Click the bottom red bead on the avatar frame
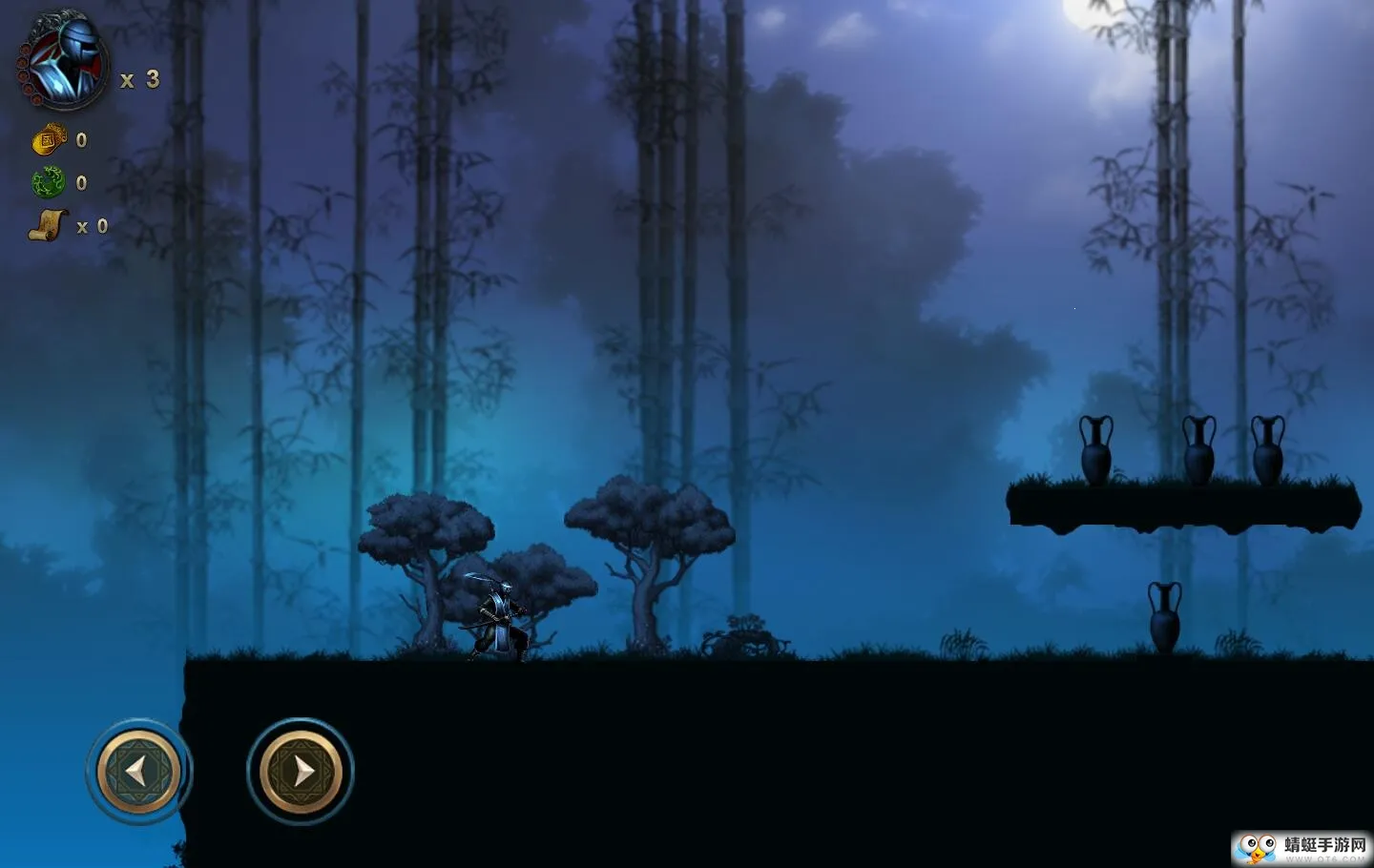The width and height of the screenshot is (1374, 868). tap(36, 99)
